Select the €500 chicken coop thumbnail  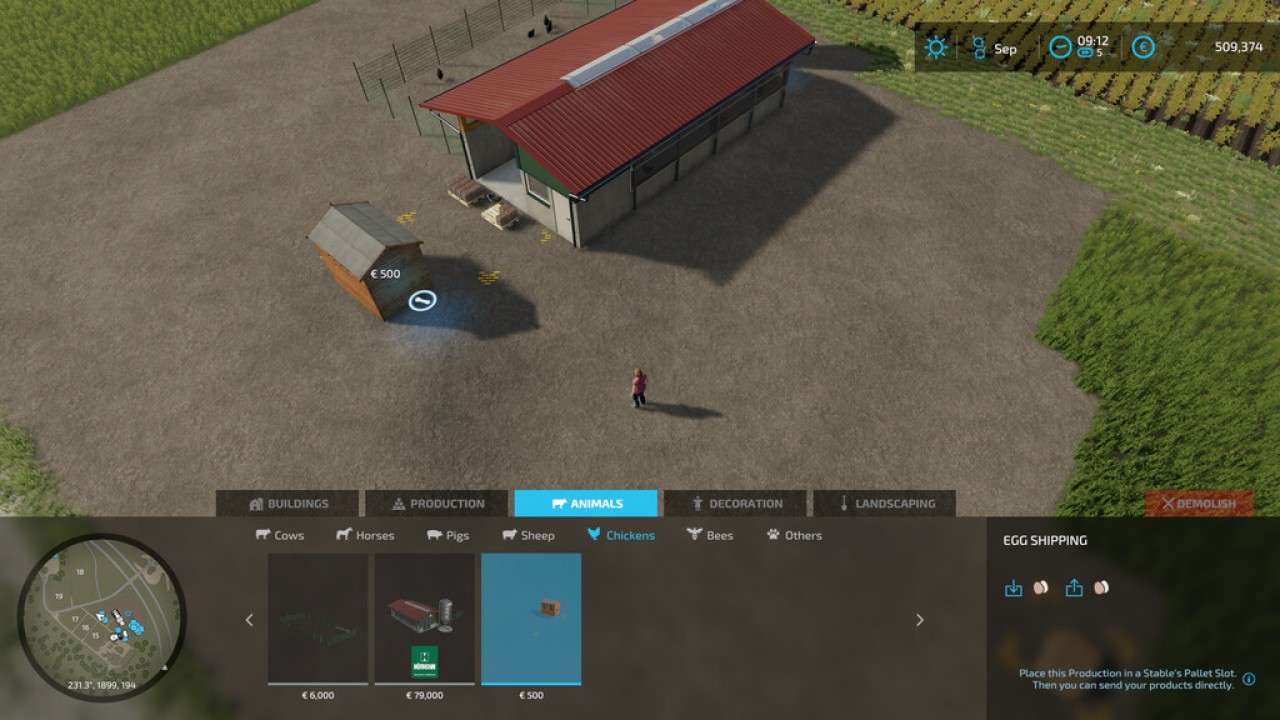click(x=532, y=620)
